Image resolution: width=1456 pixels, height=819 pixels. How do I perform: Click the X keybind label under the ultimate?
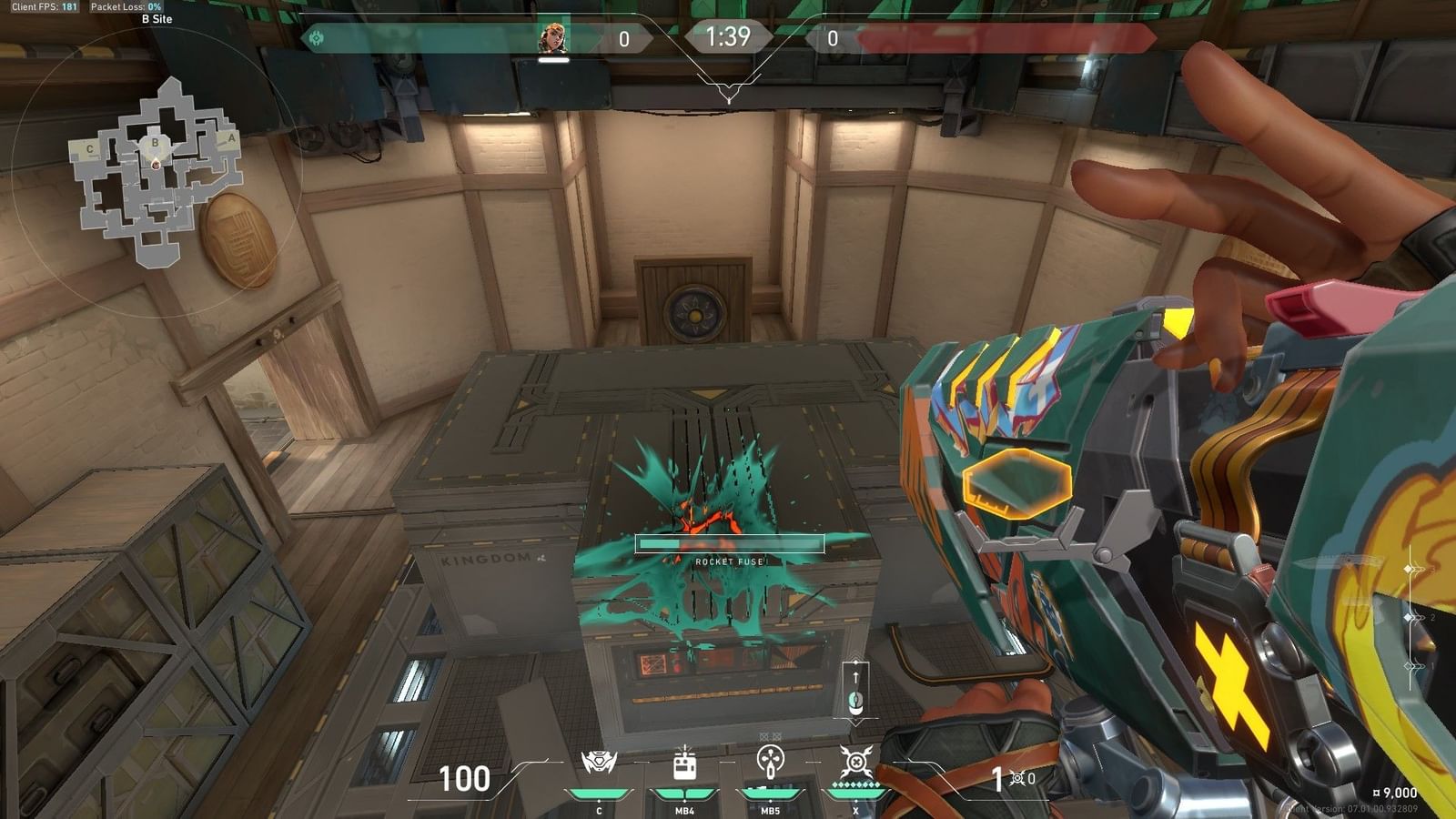(855, 811)
